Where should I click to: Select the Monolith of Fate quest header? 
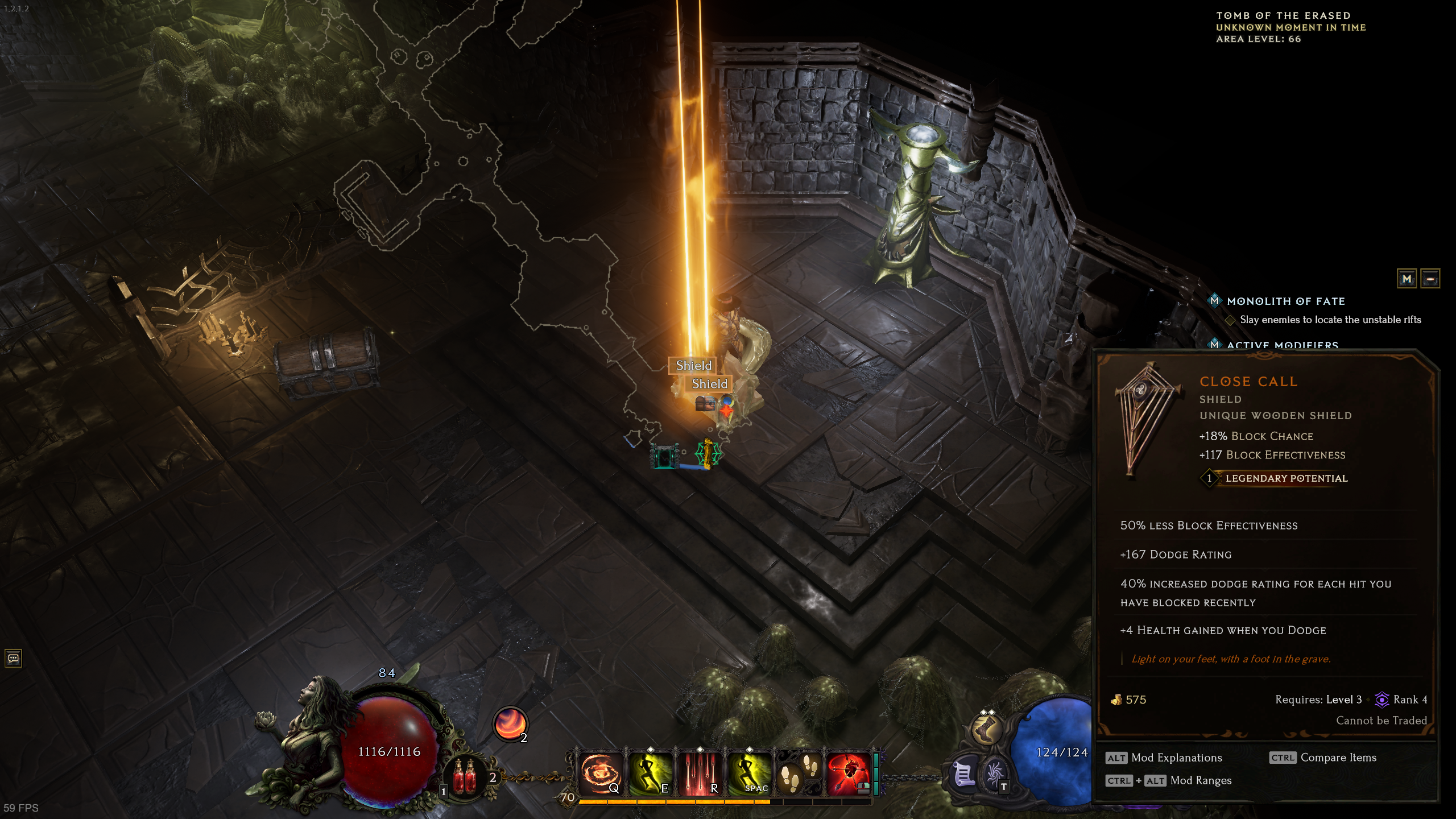click(x=1285, y=301)
